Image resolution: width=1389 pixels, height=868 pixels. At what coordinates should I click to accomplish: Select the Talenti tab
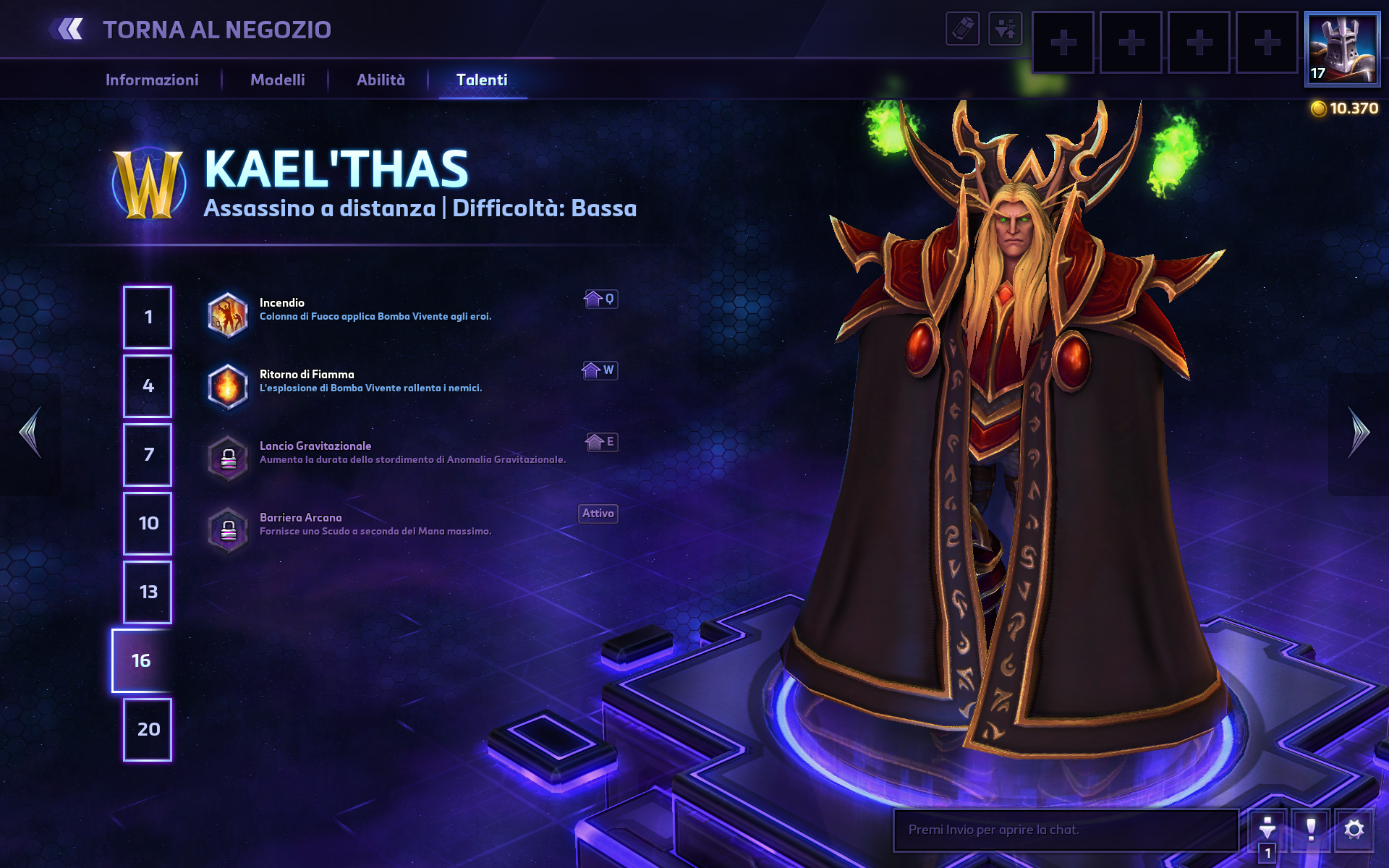click(482, 80)
